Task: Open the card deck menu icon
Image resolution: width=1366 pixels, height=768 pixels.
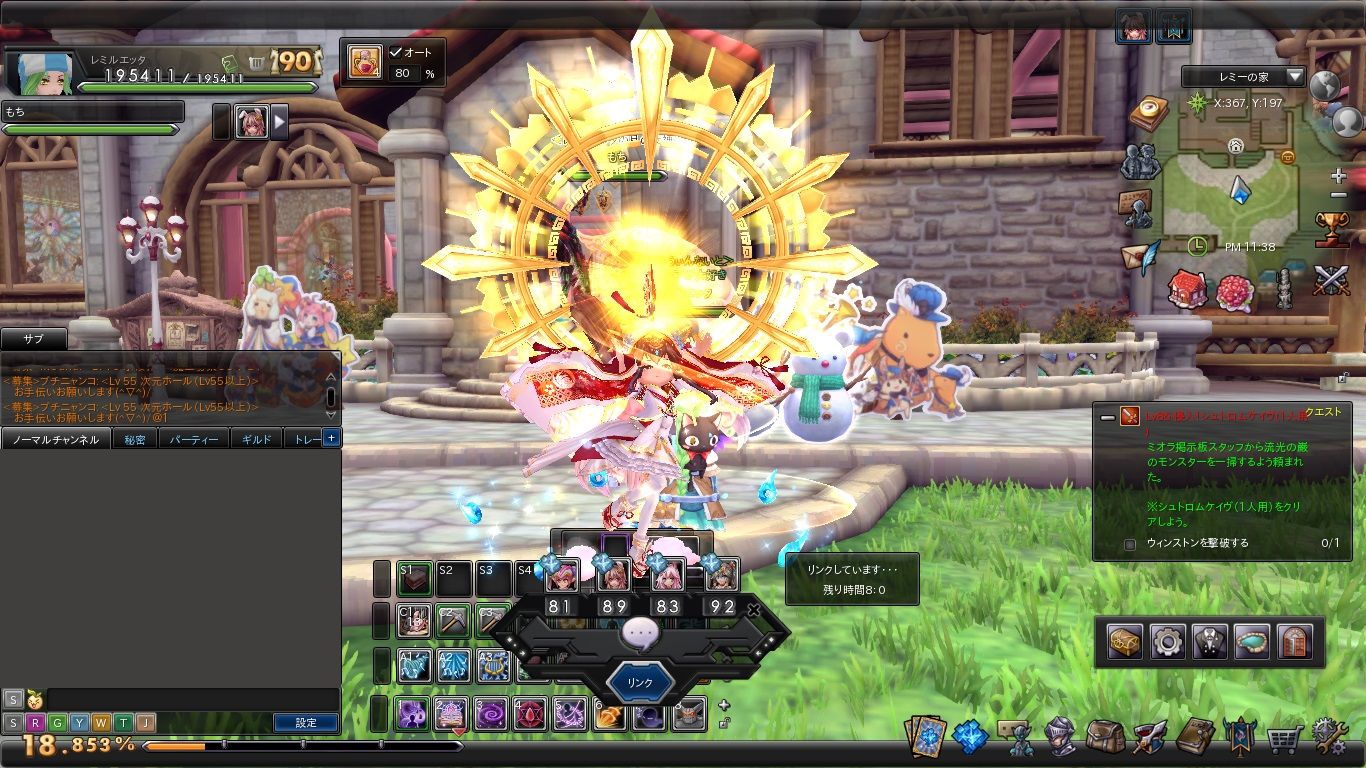Action: (924, 737)
